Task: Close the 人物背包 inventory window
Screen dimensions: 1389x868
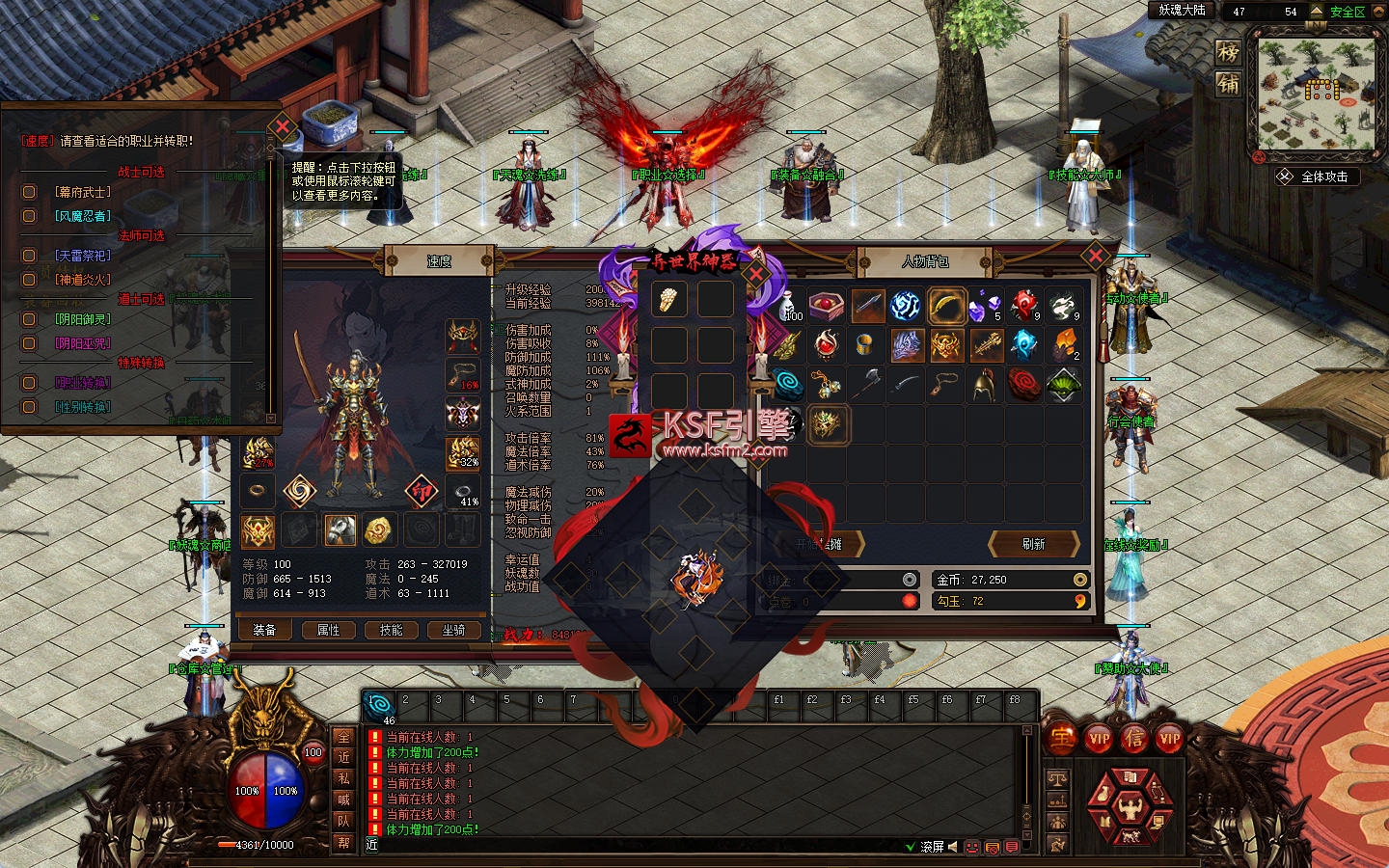Action: (x=1095, y=257)
